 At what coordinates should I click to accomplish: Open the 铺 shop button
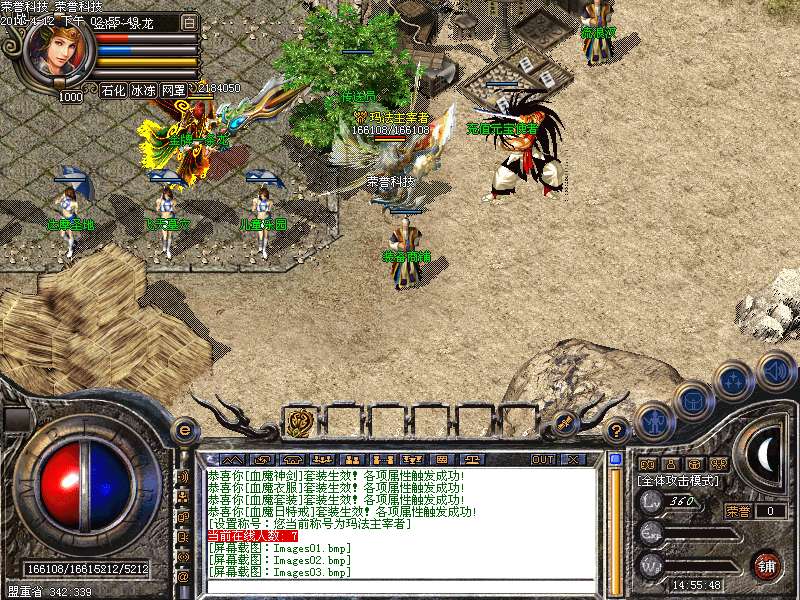coord(765,564)
